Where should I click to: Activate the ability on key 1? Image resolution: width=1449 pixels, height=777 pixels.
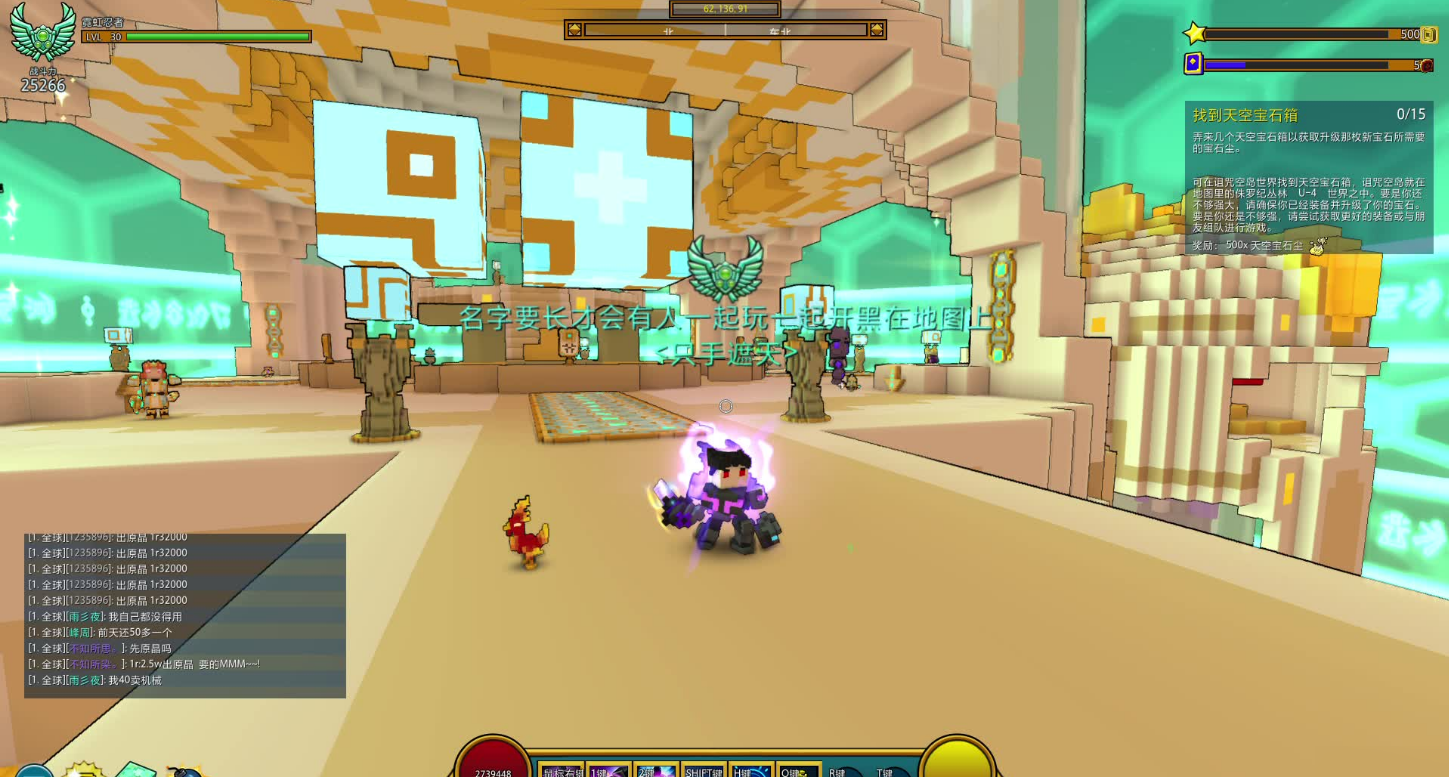pyautogui.click(x=608, y=771)
